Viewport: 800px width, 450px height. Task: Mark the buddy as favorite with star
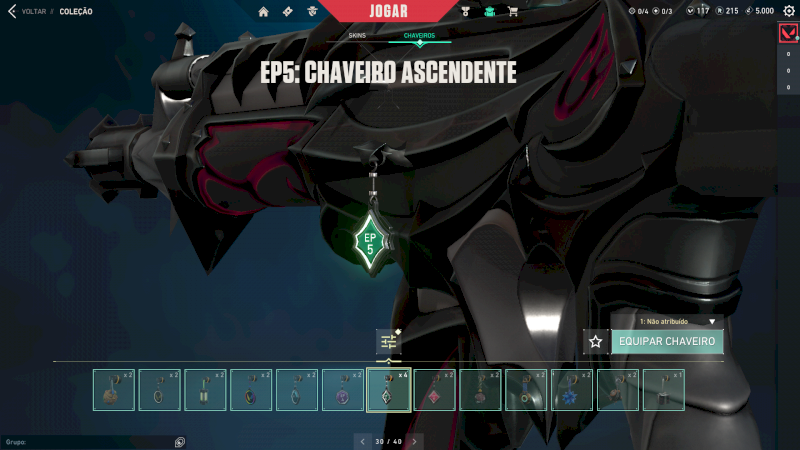[x=596, y=341]
